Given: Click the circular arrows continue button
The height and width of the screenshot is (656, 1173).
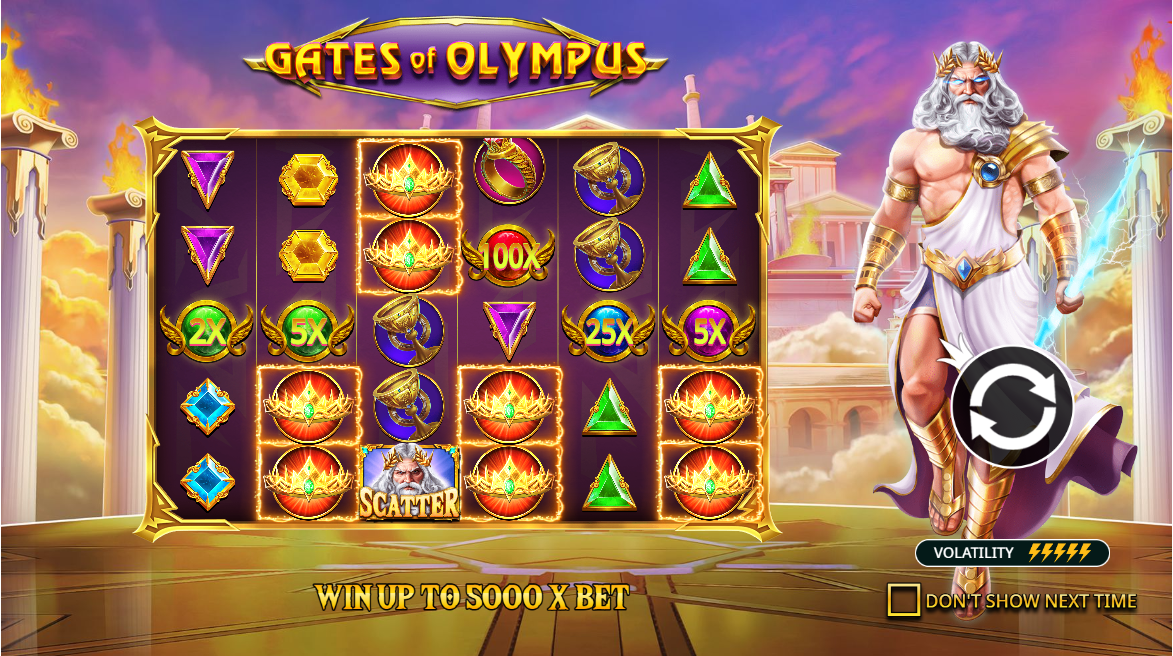Looking at the screenshot, I should pyautogui.click(x=1012, y=407).
